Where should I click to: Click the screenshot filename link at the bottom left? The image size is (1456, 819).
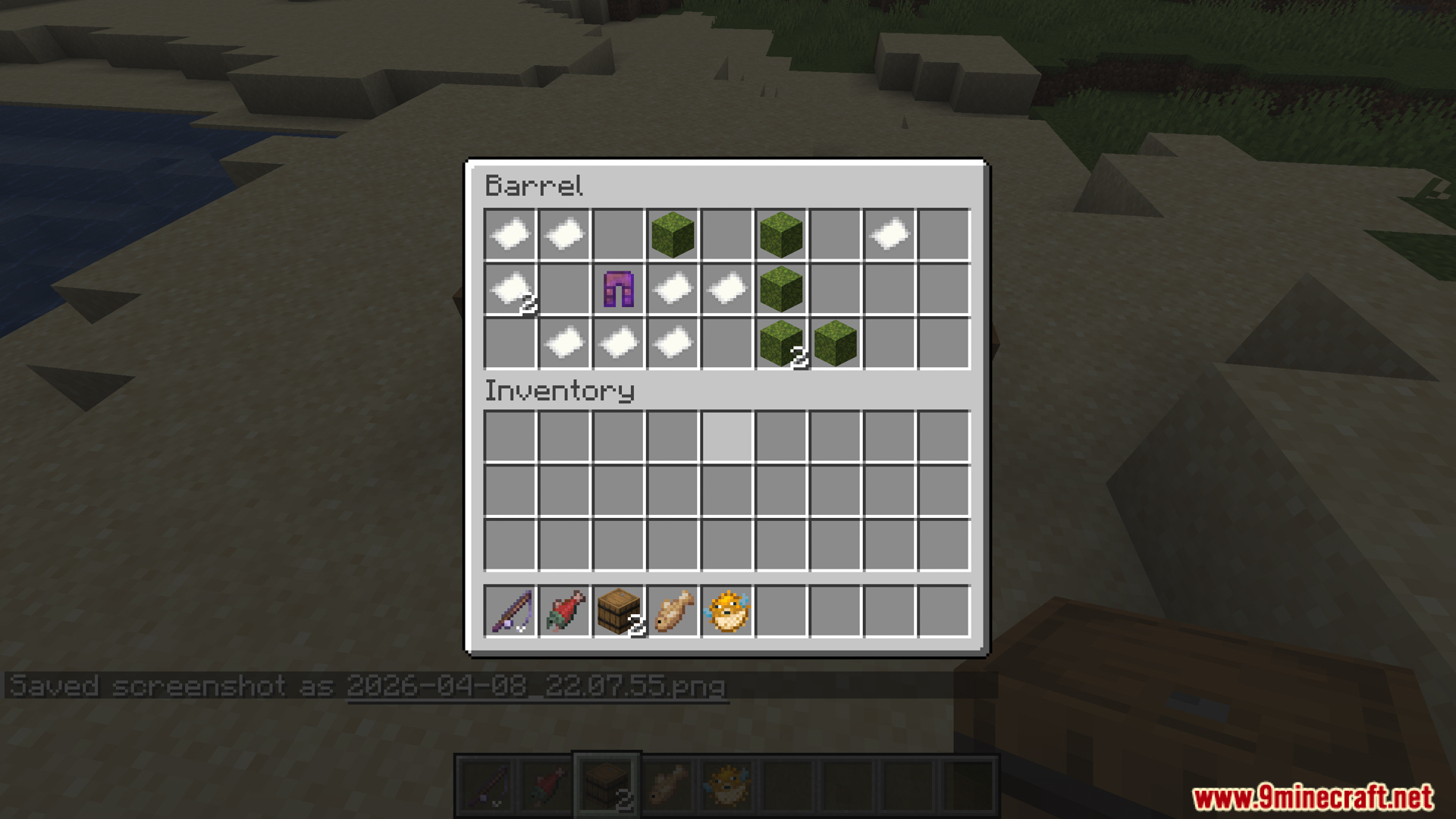click(x=535, y=686)
